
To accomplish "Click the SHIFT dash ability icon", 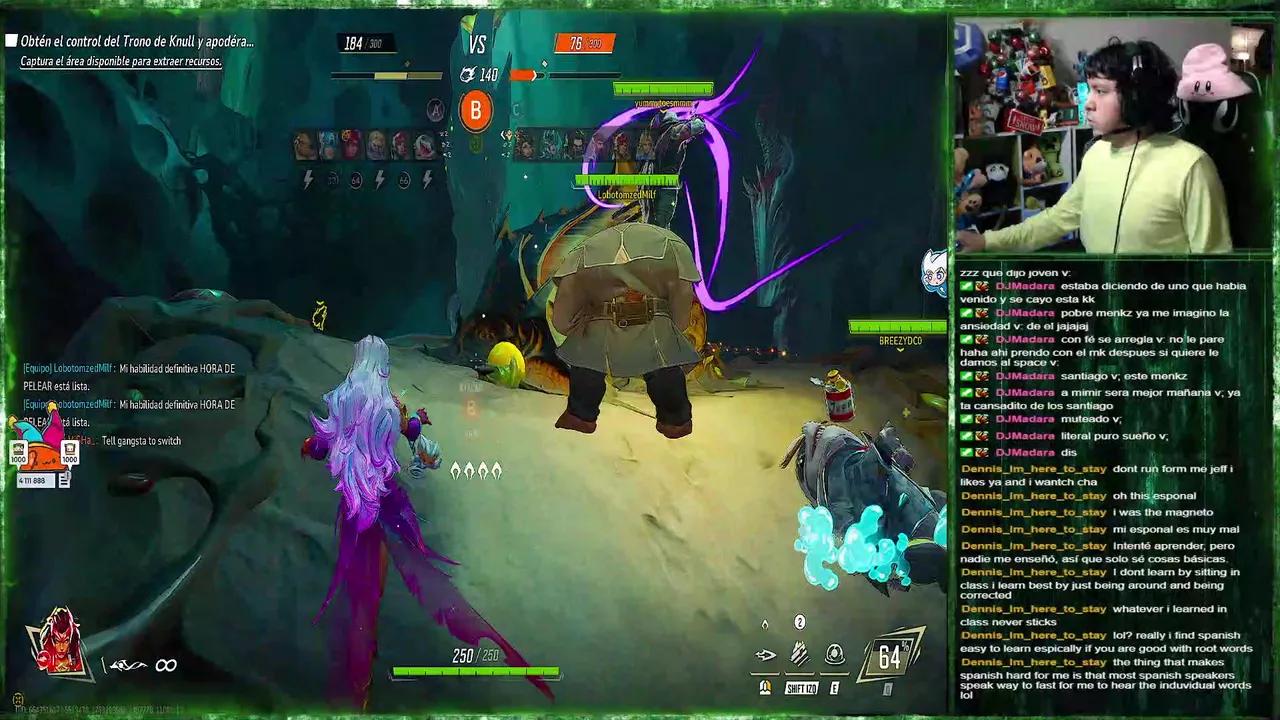I will [x=797, y=655].
